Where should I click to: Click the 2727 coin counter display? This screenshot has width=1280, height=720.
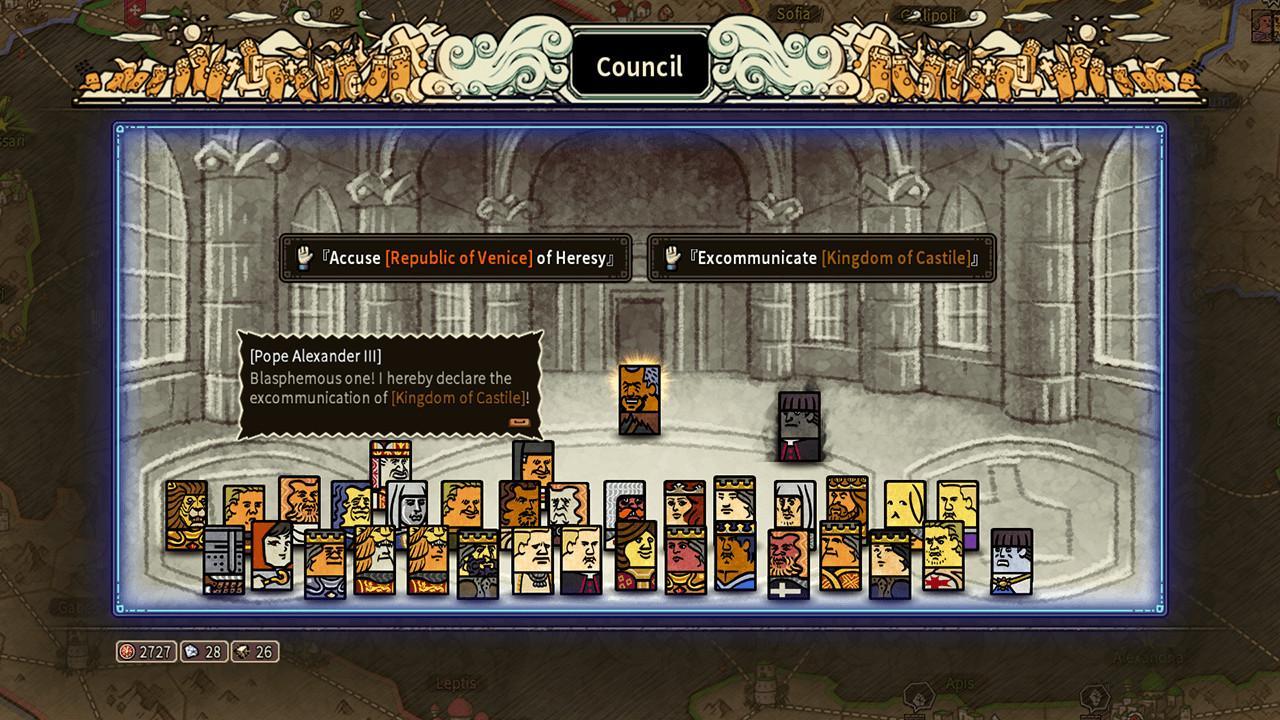click(x=160, y=651)
